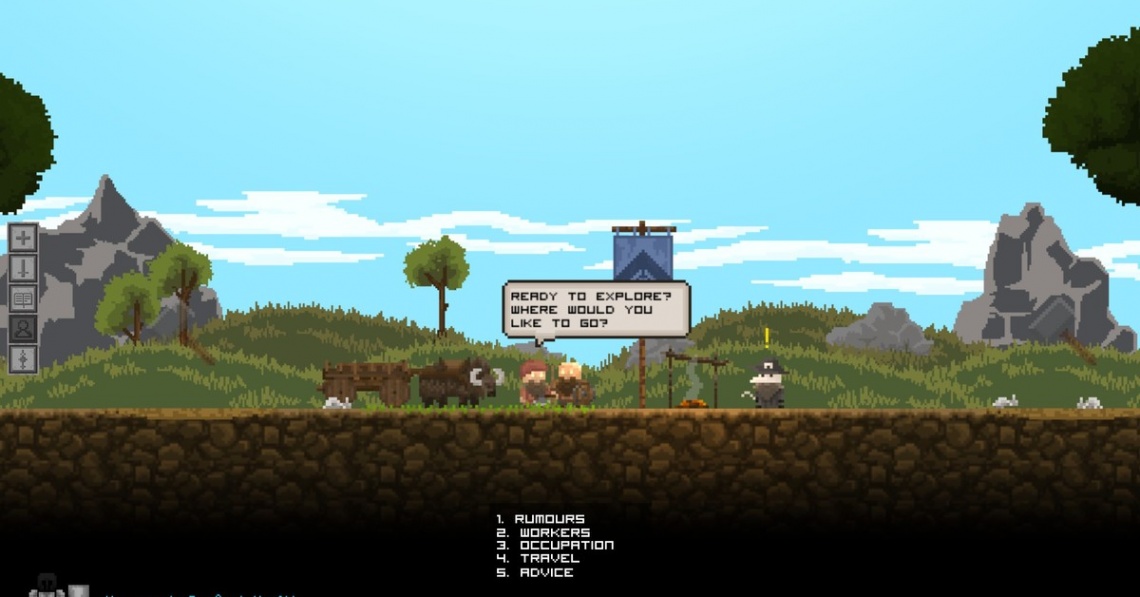Screen dimensions: 1140x597
Task: Select the Workers dialogue option
Action: (554, 533)
